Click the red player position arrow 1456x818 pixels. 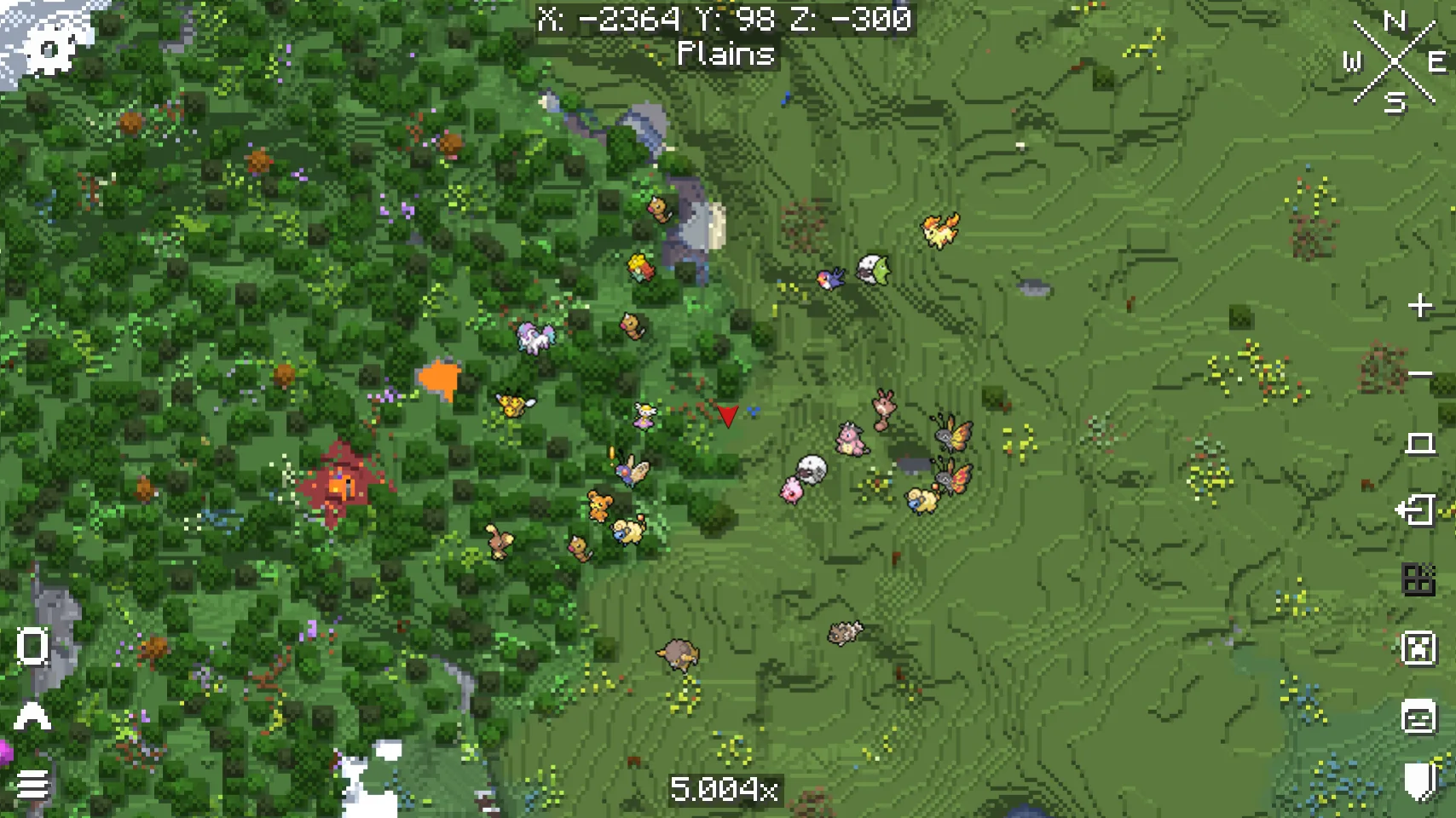[729, 417]
